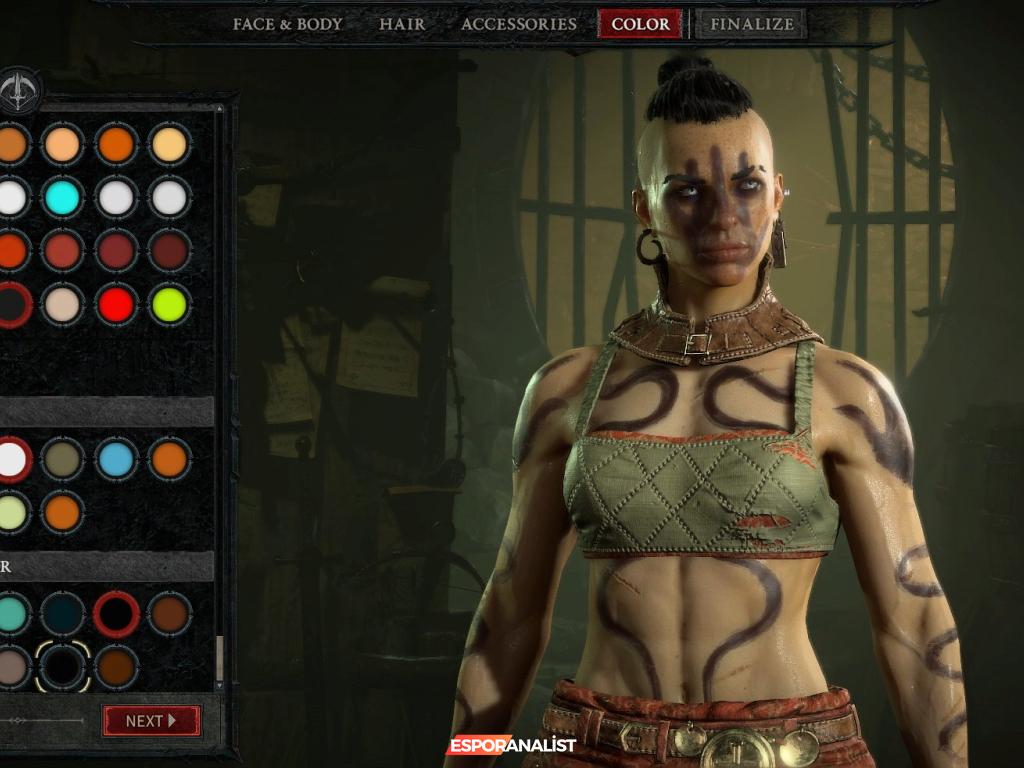Choose the sky blue color swatch
This screenshot has height=768, width=1024.
click(x=116, y=459)
